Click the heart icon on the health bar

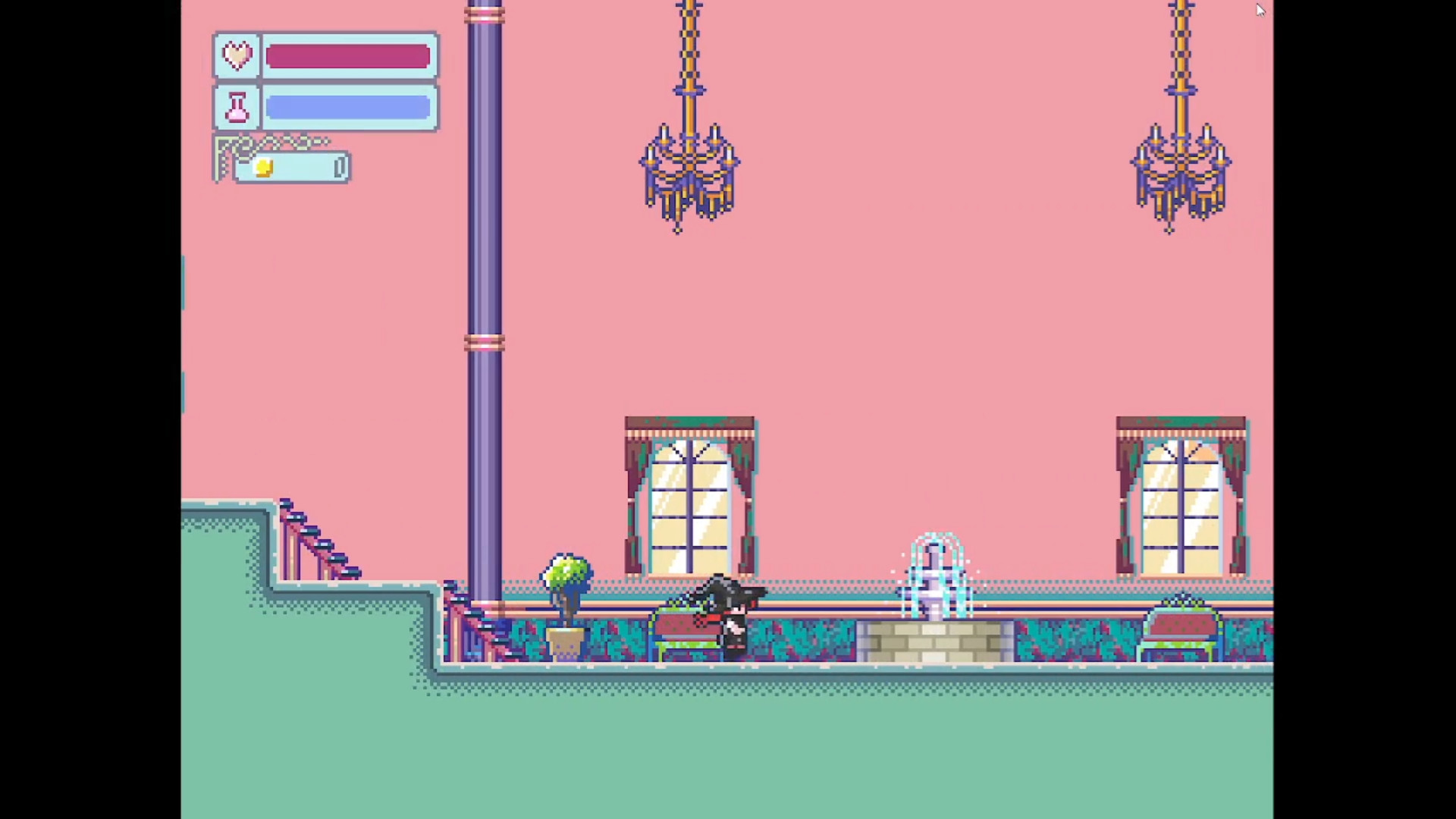(237, 55)
